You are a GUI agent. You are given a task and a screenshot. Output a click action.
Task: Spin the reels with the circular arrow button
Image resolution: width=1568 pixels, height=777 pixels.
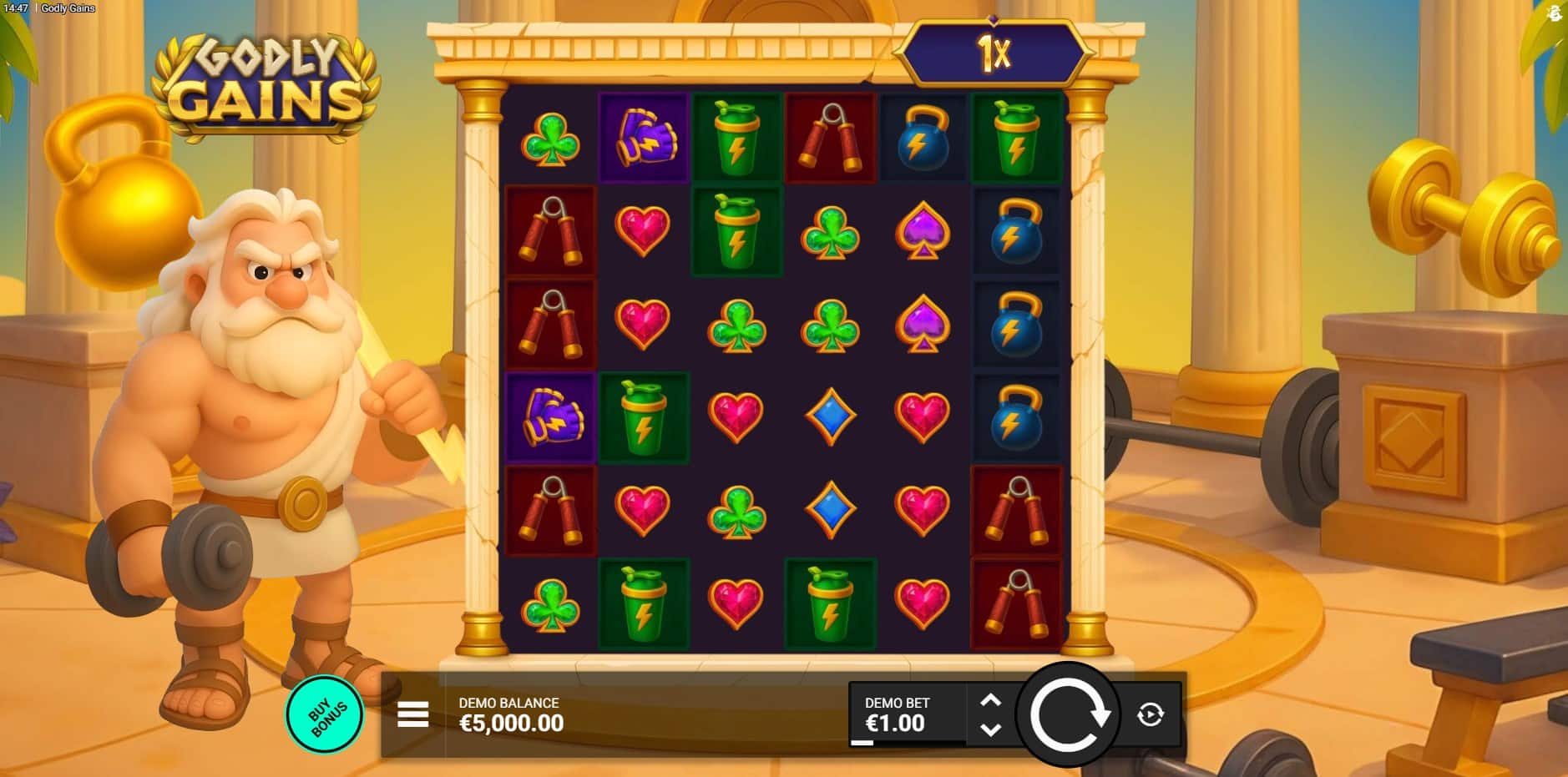point(1068,714)
